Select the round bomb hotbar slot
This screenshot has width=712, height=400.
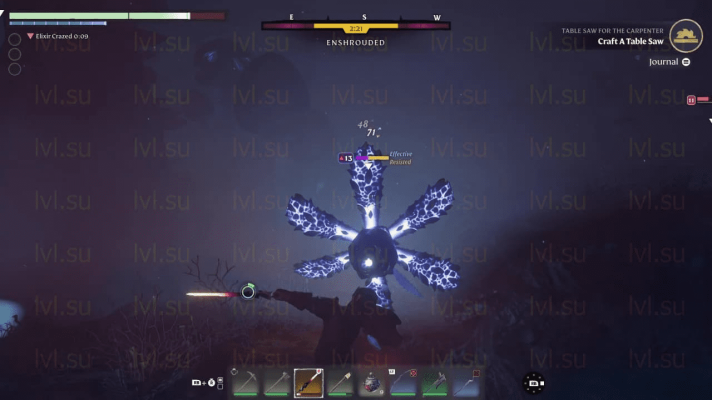click(371, 382)
